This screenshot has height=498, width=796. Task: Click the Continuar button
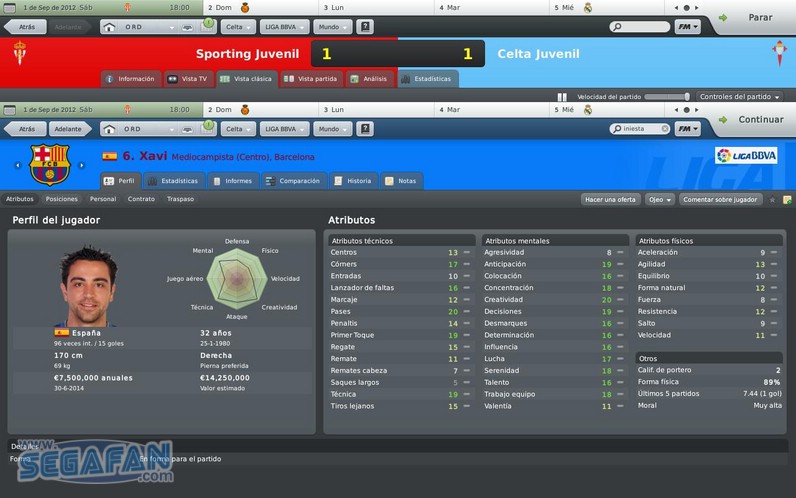tap(756, 120)
